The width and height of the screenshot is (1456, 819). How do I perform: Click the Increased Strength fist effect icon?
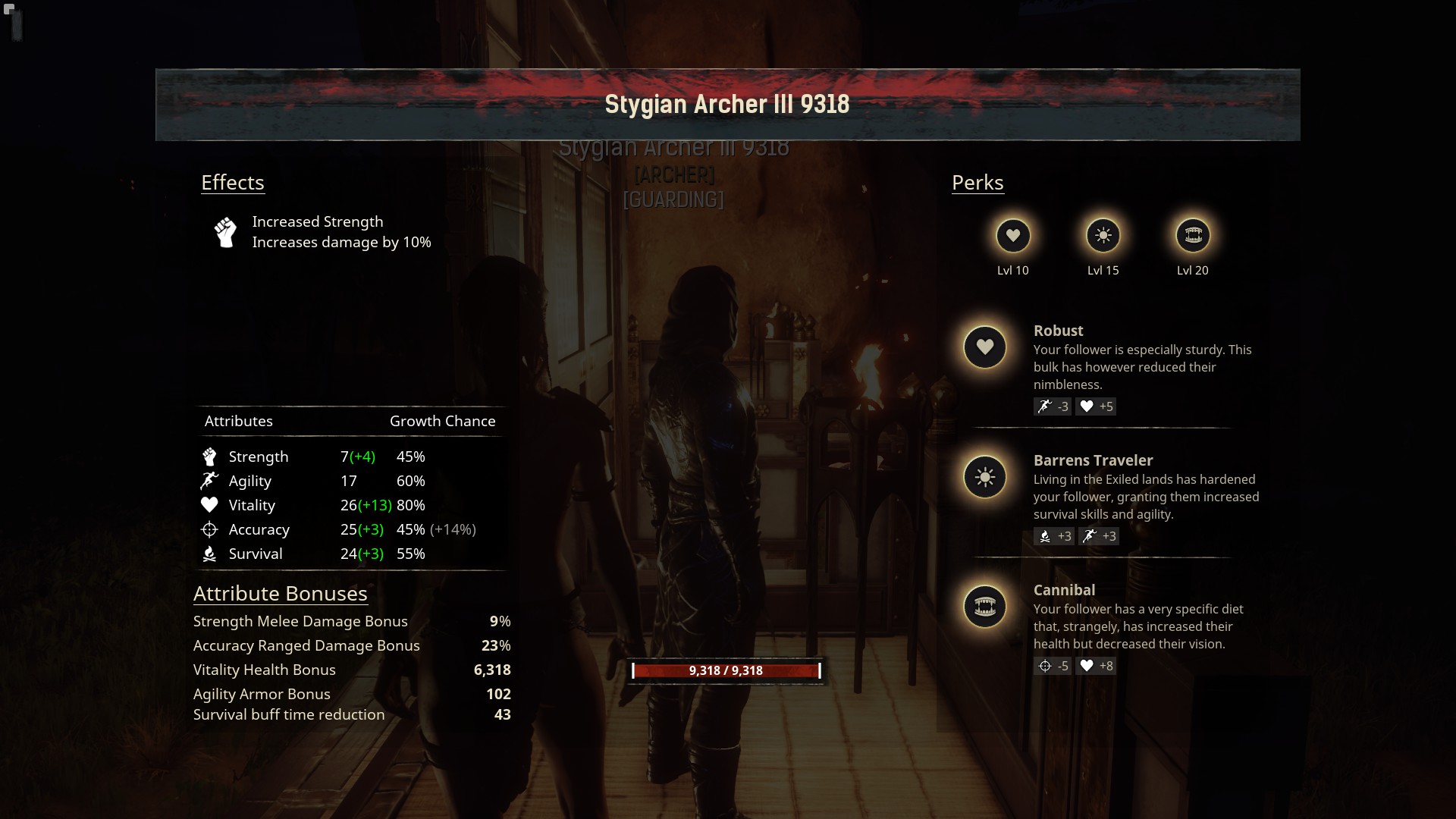225,232
